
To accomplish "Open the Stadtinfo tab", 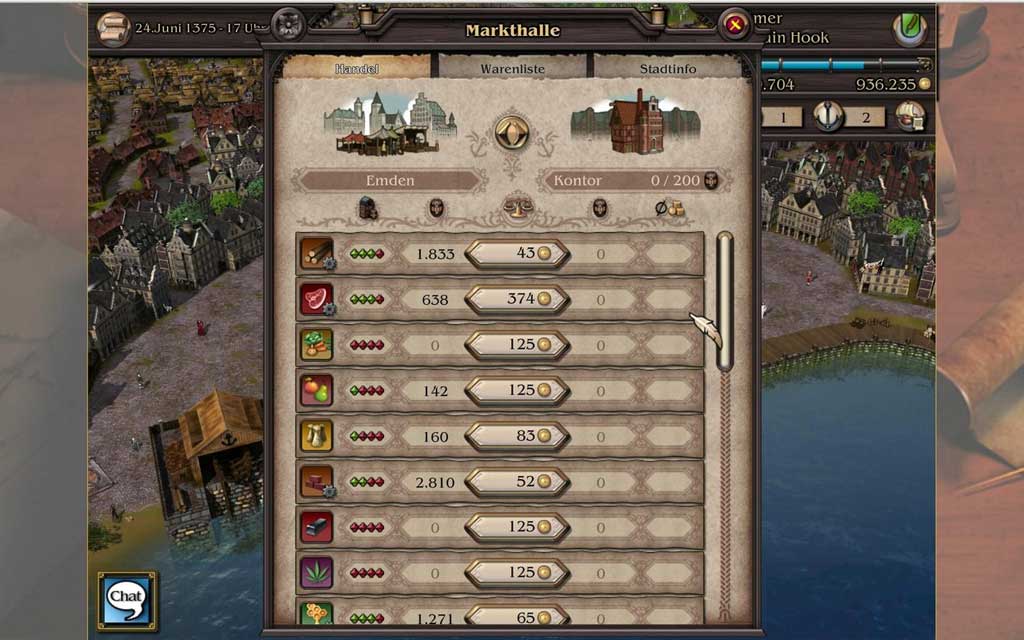I will (x=668, y=69).
